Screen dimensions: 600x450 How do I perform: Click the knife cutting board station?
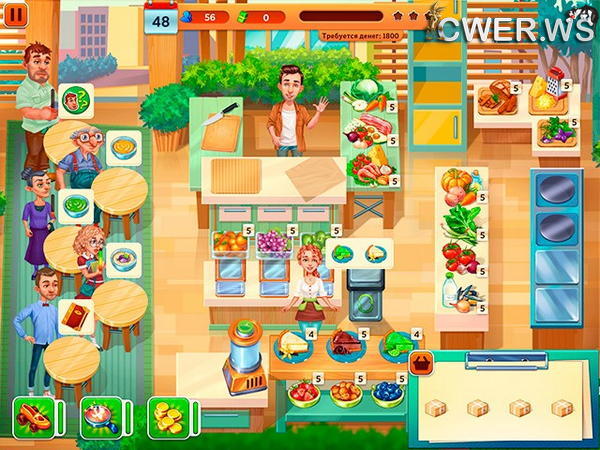[222, 127]
